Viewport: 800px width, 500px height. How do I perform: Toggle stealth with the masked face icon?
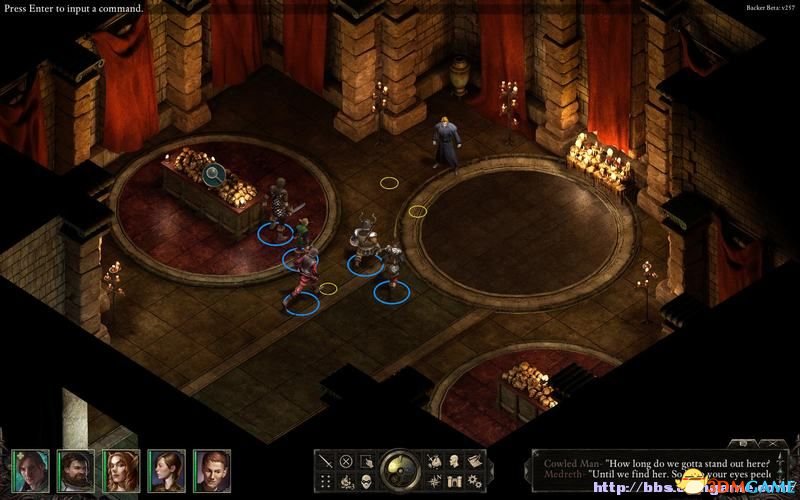tap(366, 481)
